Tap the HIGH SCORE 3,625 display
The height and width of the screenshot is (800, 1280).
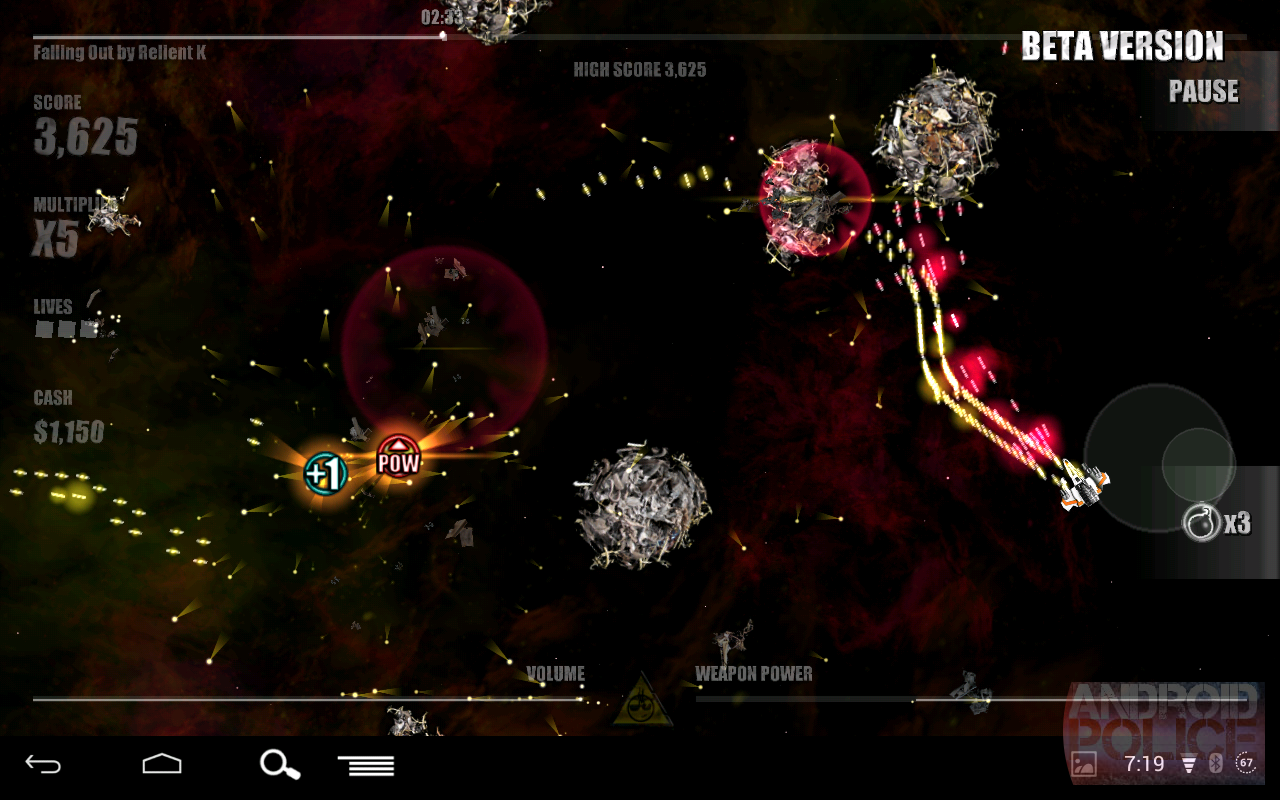point(640,70)
